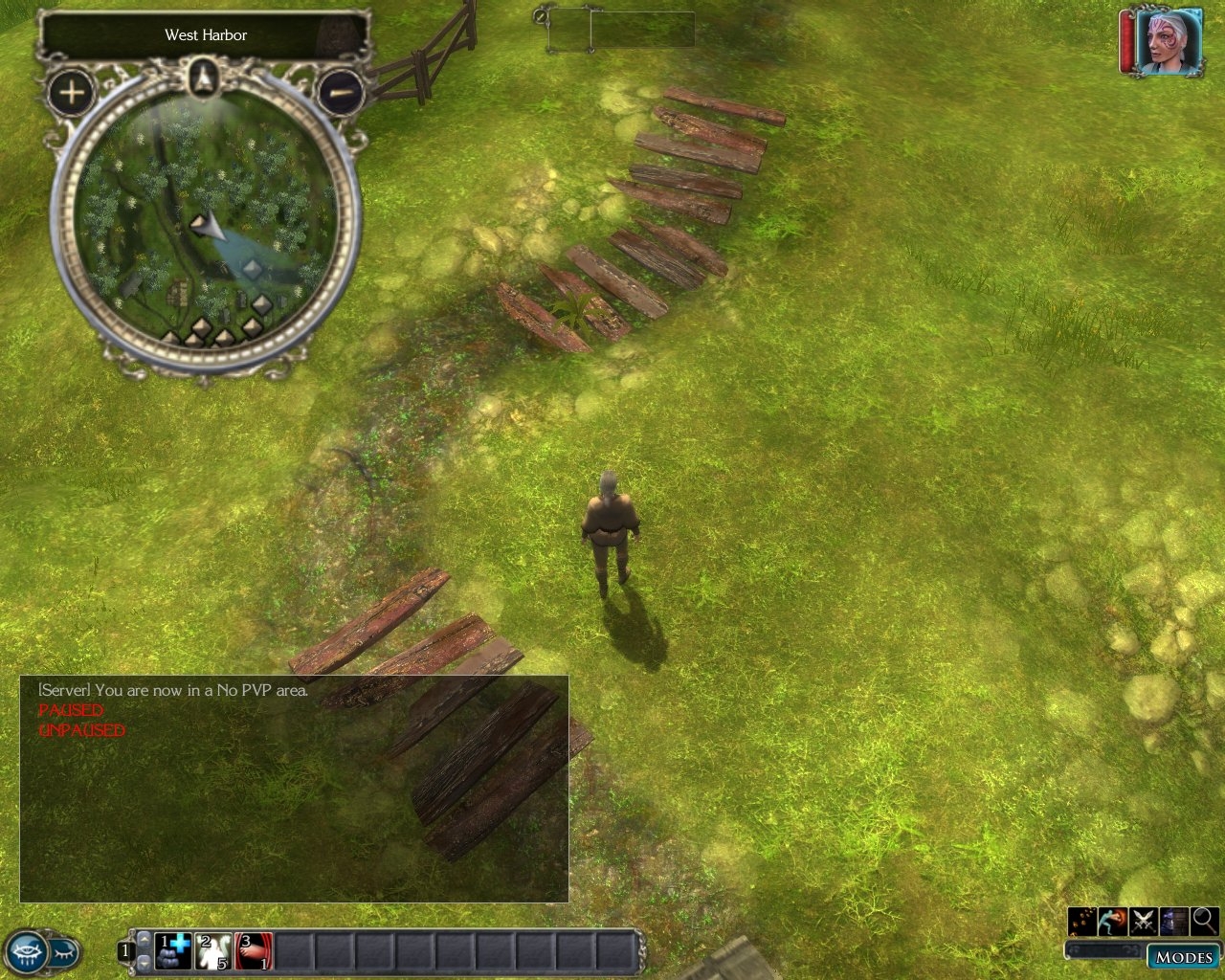The image size is (1225, 980).
Task: Use the red foot item in slot 3
Action: pos(254,951)
